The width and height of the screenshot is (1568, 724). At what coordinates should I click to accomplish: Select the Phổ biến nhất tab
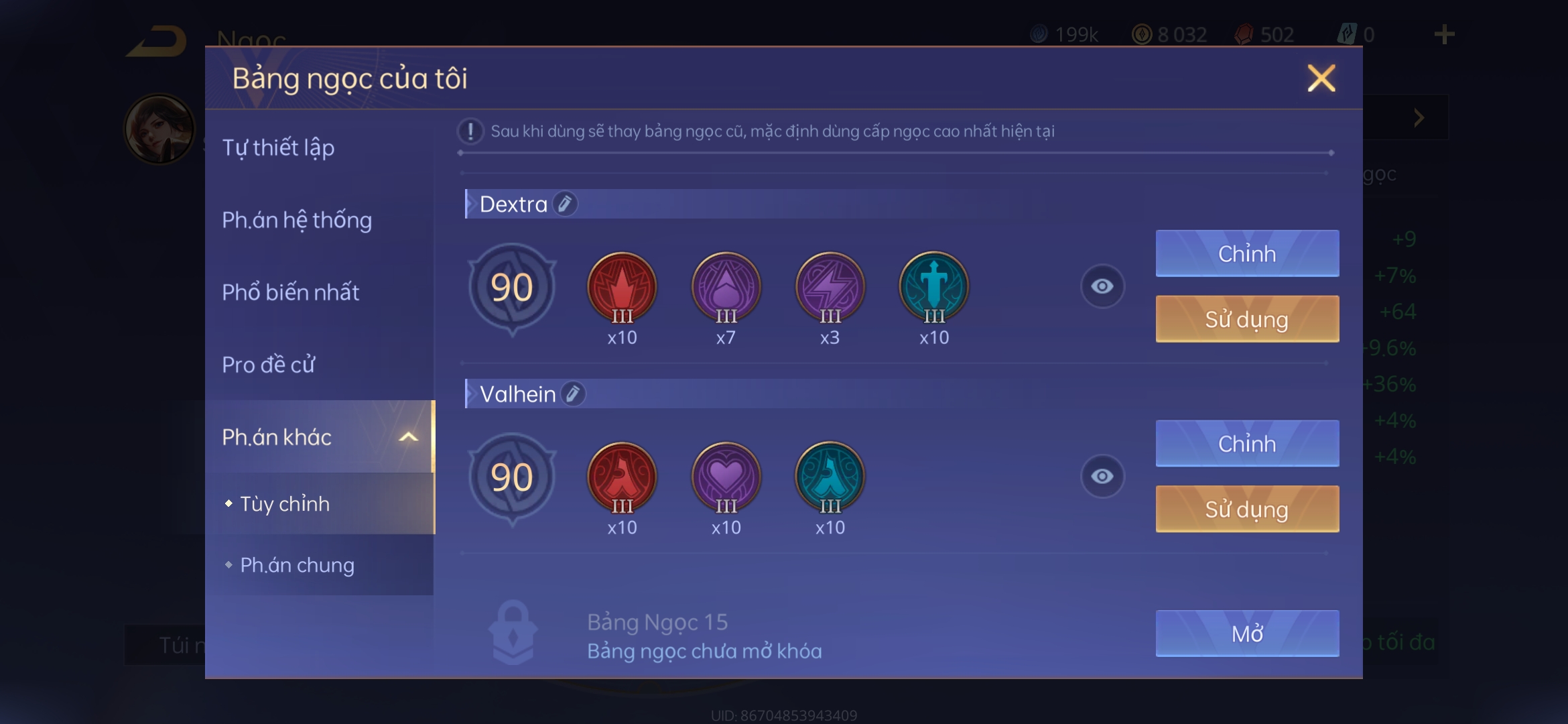pos(290,292)
